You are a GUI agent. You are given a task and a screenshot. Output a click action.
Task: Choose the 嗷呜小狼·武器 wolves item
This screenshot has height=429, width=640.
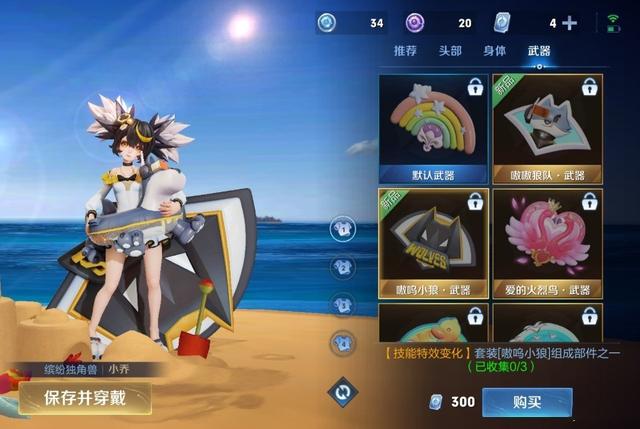[433, 243]
